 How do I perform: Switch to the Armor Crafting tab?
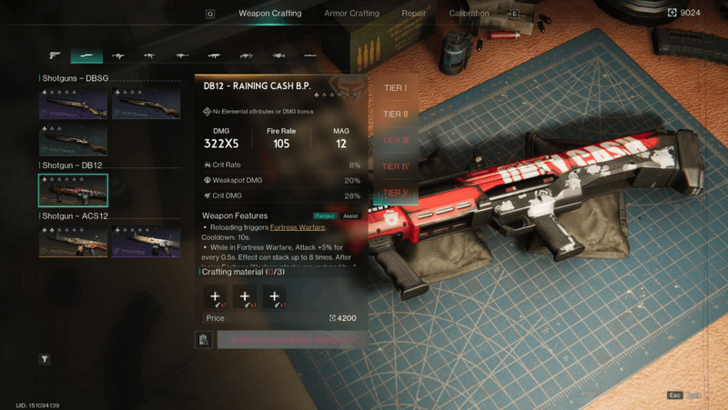pyautogui.click(x=351, y=14)
